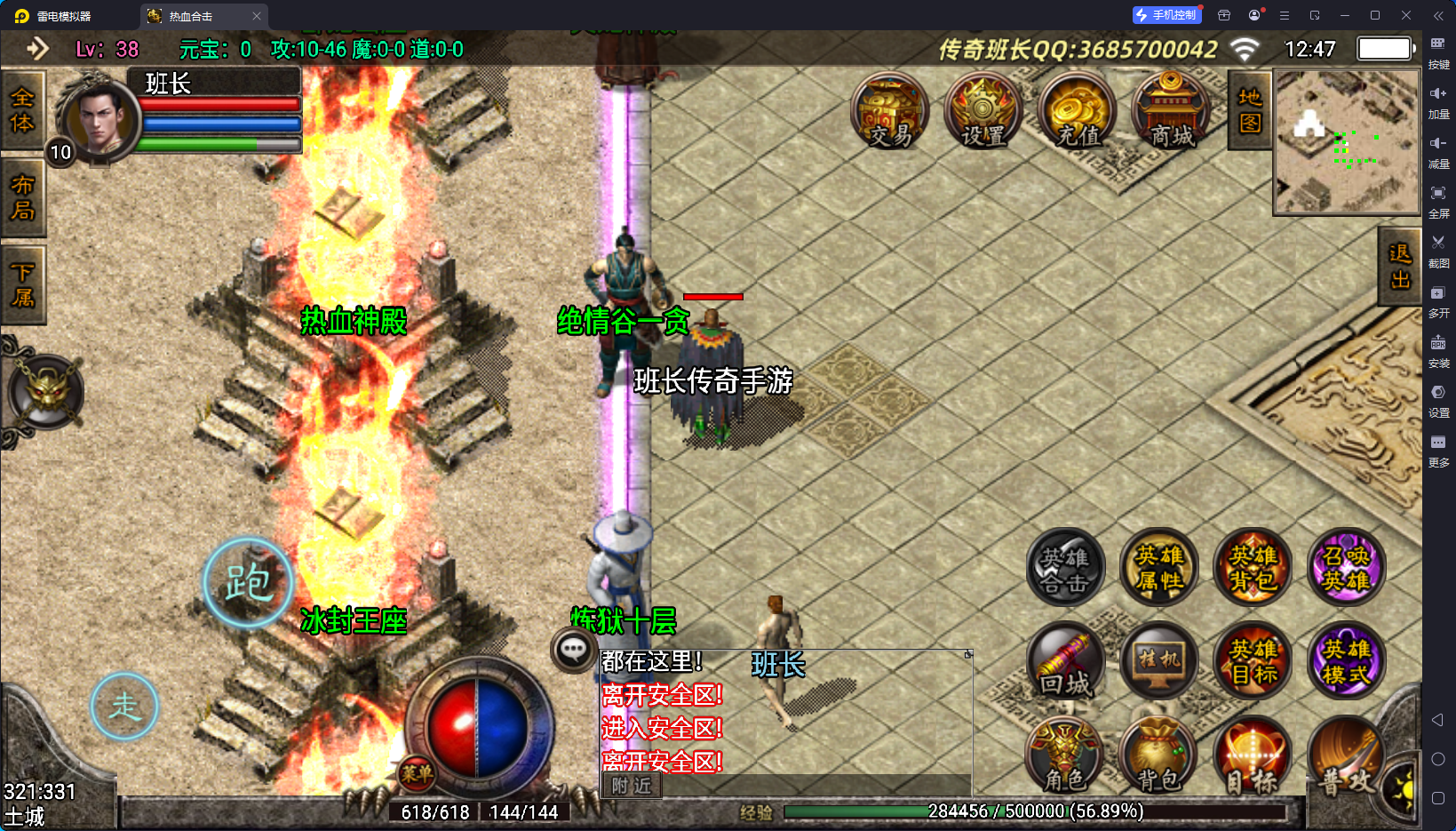This screenshot has height=831, width=1456.
Task: Click the 地图 map button
Action: pos(1250,110)
